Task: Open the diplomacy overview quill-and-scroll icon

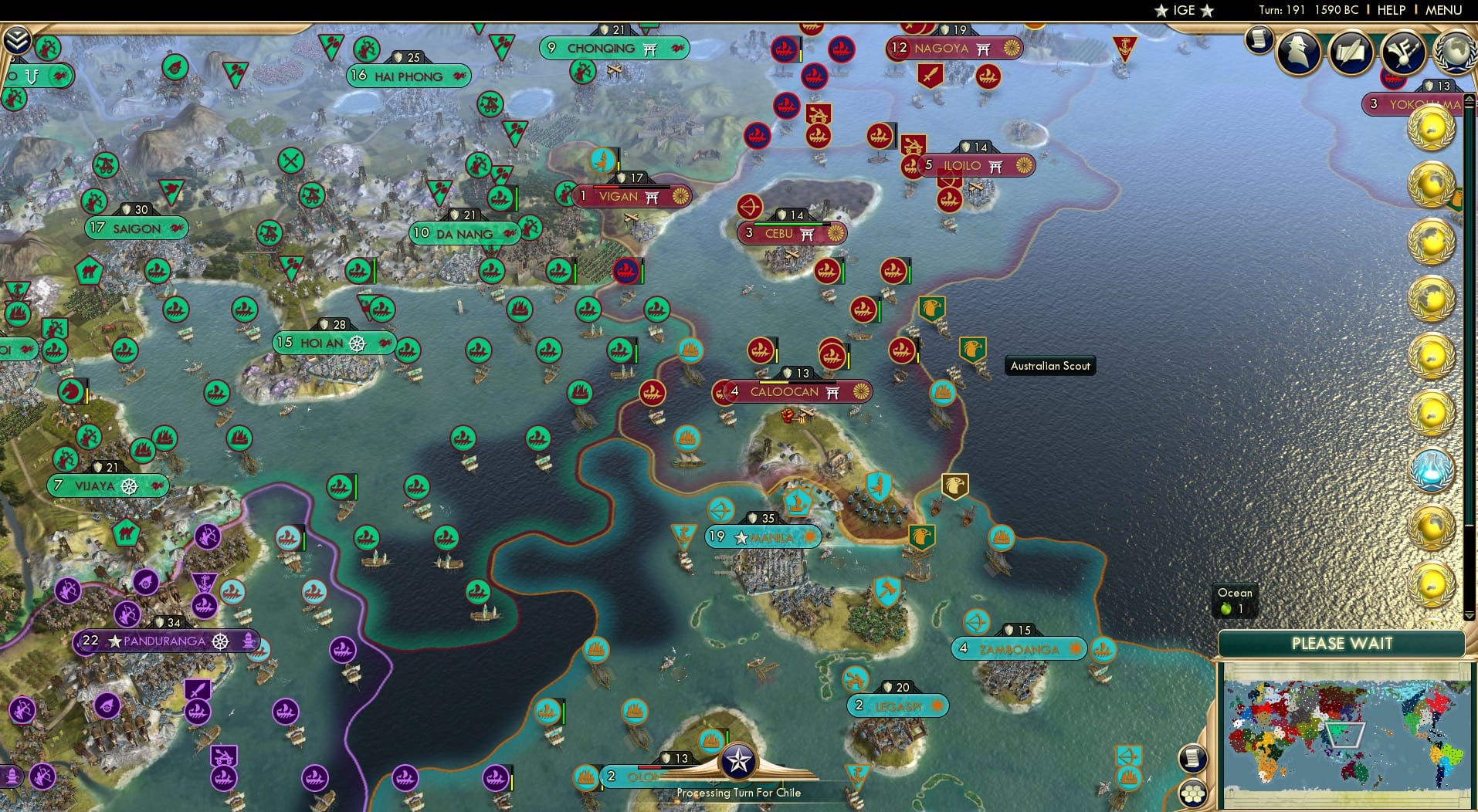Action: [x=1350, y=52]
